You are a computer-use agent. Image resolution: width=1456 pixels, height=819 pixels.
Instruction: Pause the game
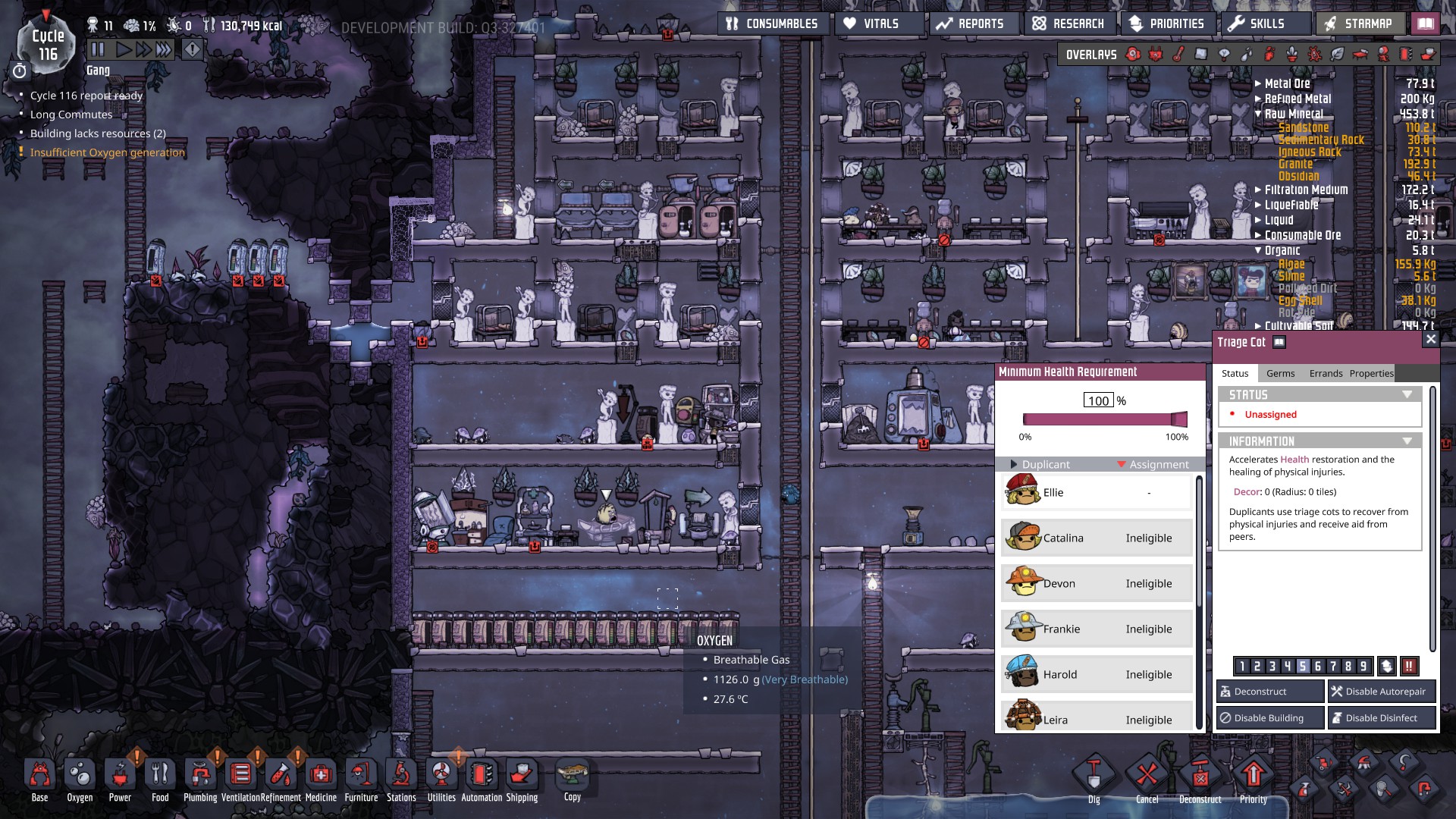[98, 50]
